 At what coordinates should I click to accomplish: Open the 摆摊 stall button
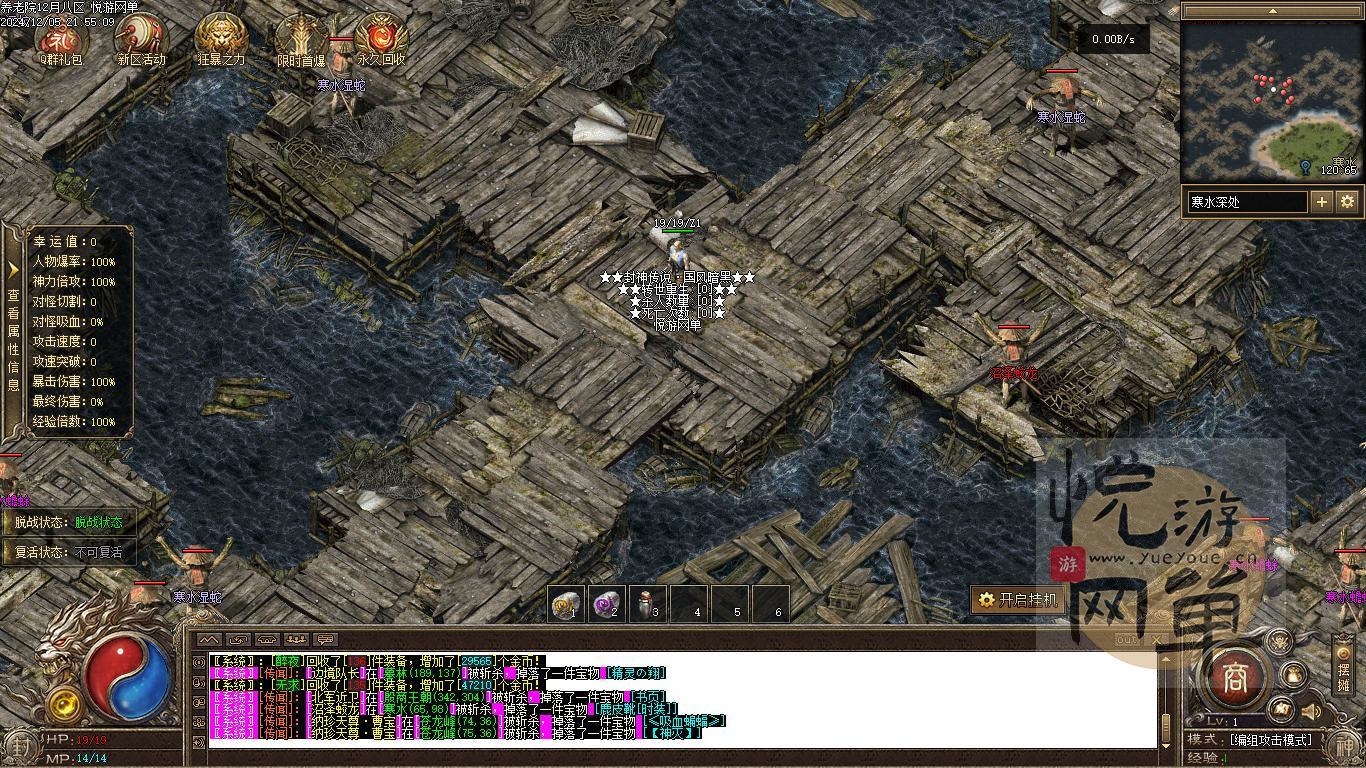[x=1343, y=665]
